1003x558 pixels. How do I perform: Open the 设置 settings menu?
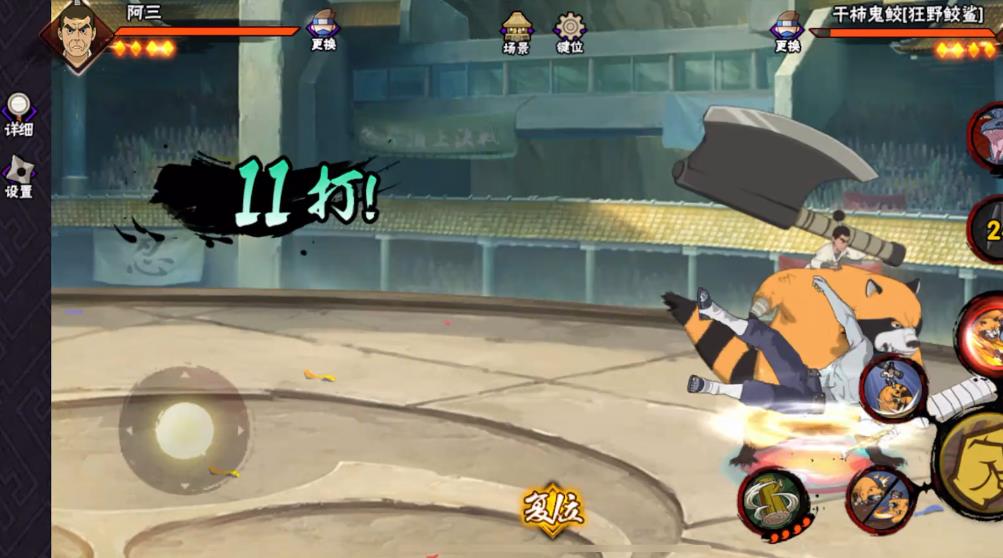pyautogui.click(x=19, y=176)
